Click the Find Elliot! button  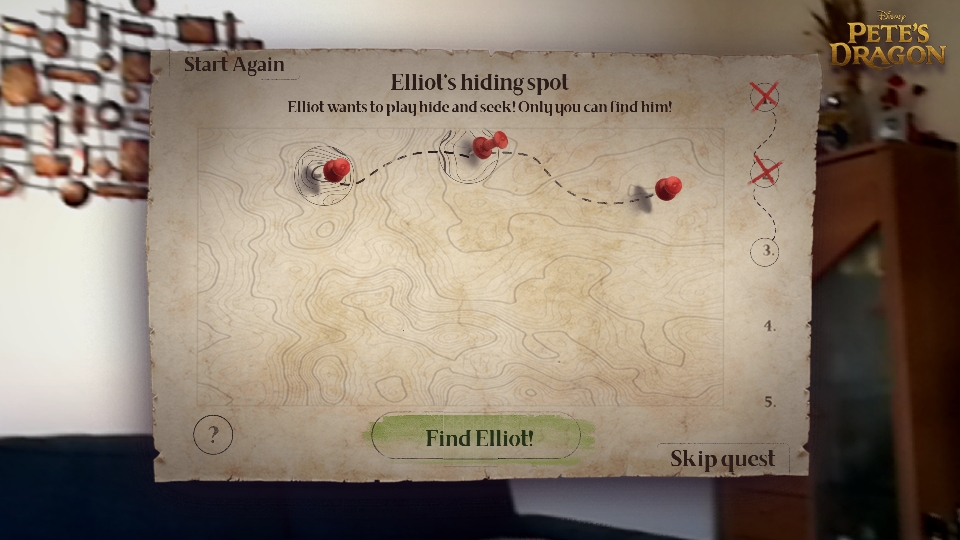[478, 438]
